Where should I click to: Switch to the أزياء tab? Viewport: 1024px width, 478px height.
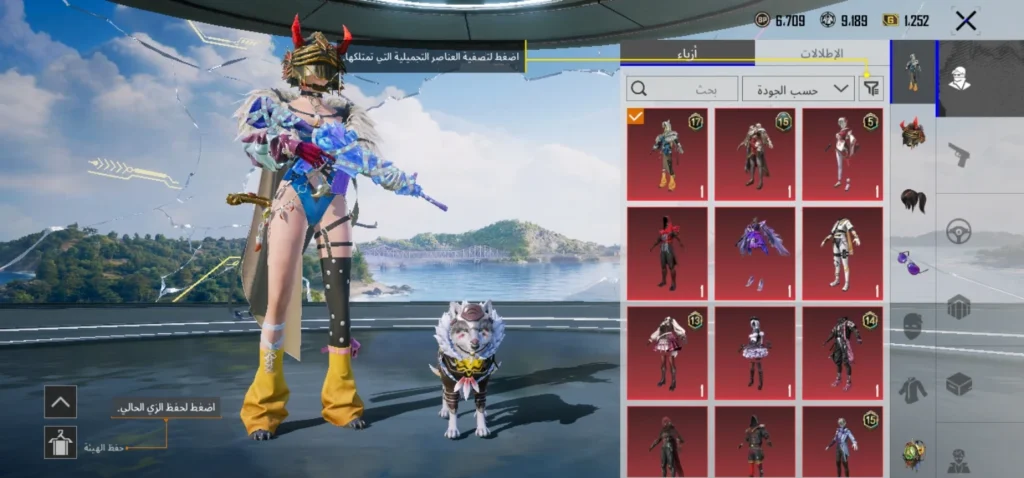688,54
